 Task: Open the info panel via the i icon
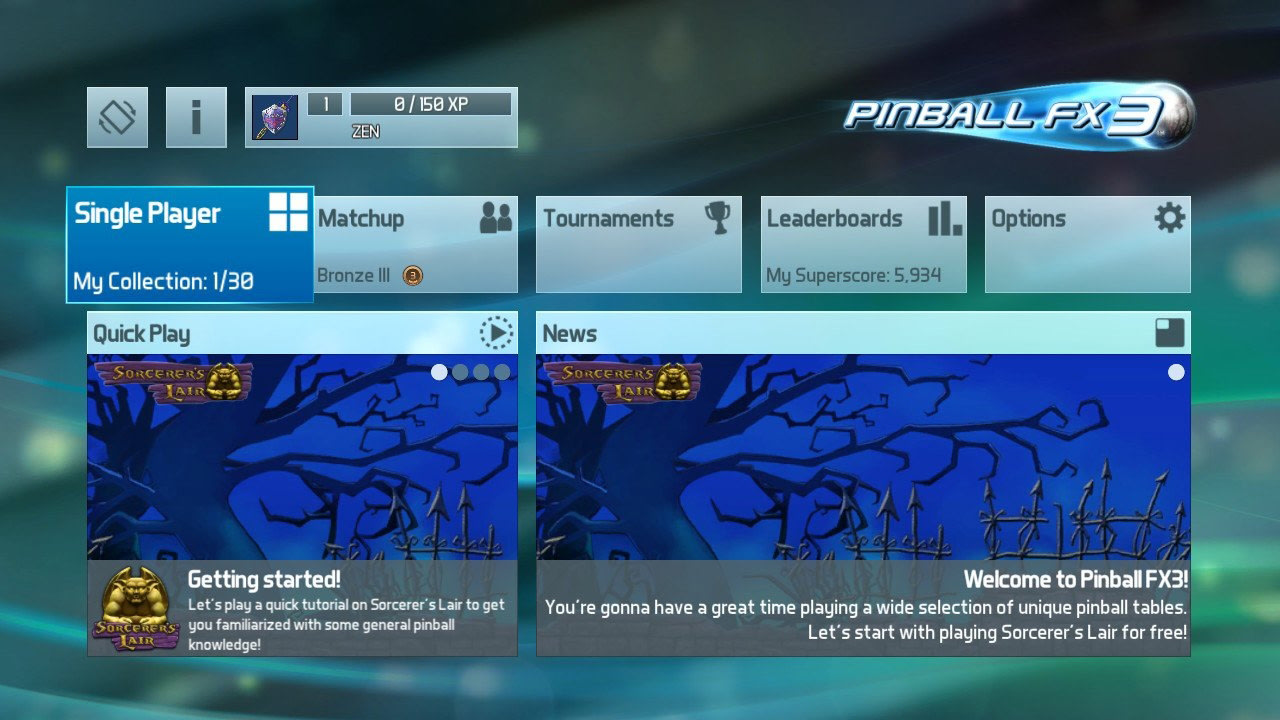tap(196, 116)
